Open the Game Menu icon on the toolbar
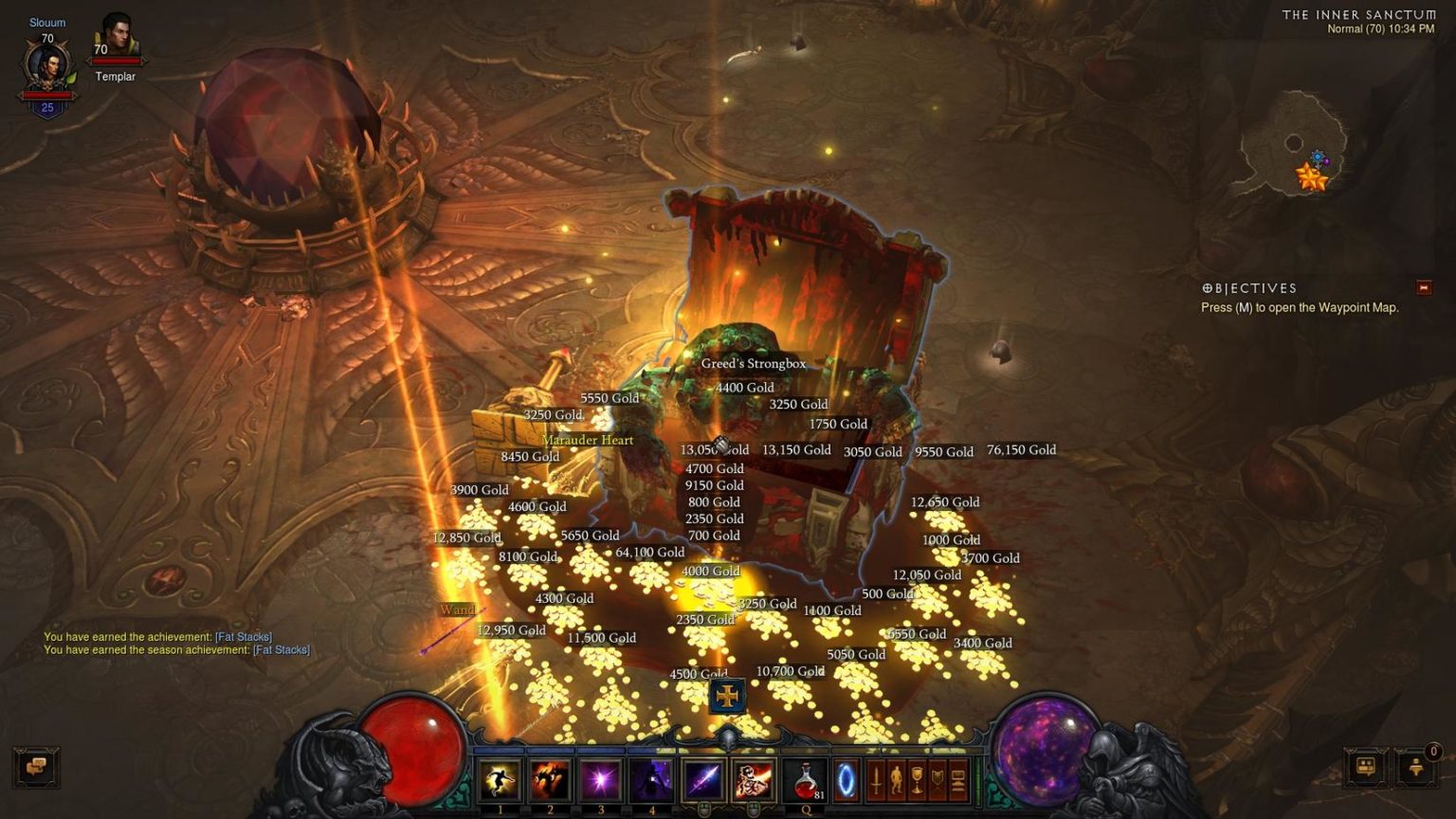Viewport: 1456px width, 819px height. 958,781
